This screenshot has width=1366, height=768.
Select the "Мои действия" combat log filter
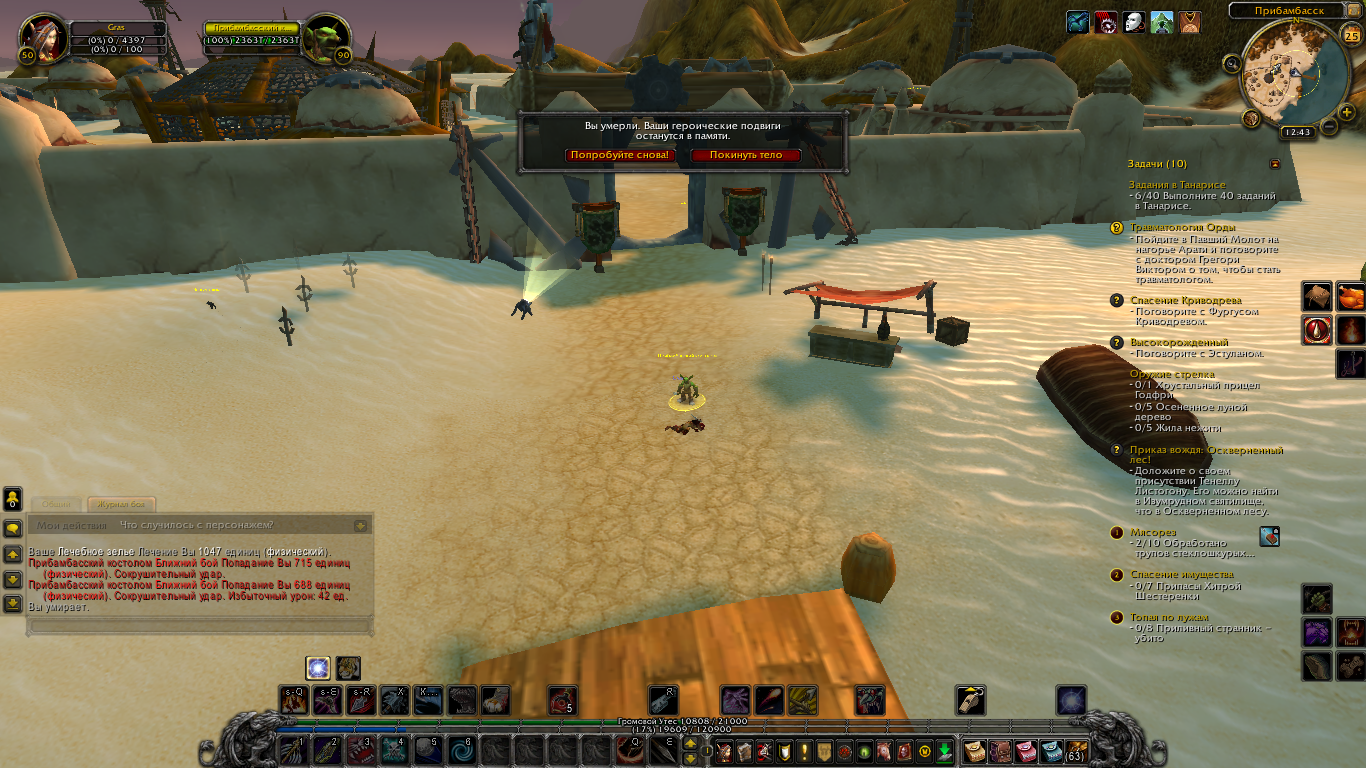(71, 525)
